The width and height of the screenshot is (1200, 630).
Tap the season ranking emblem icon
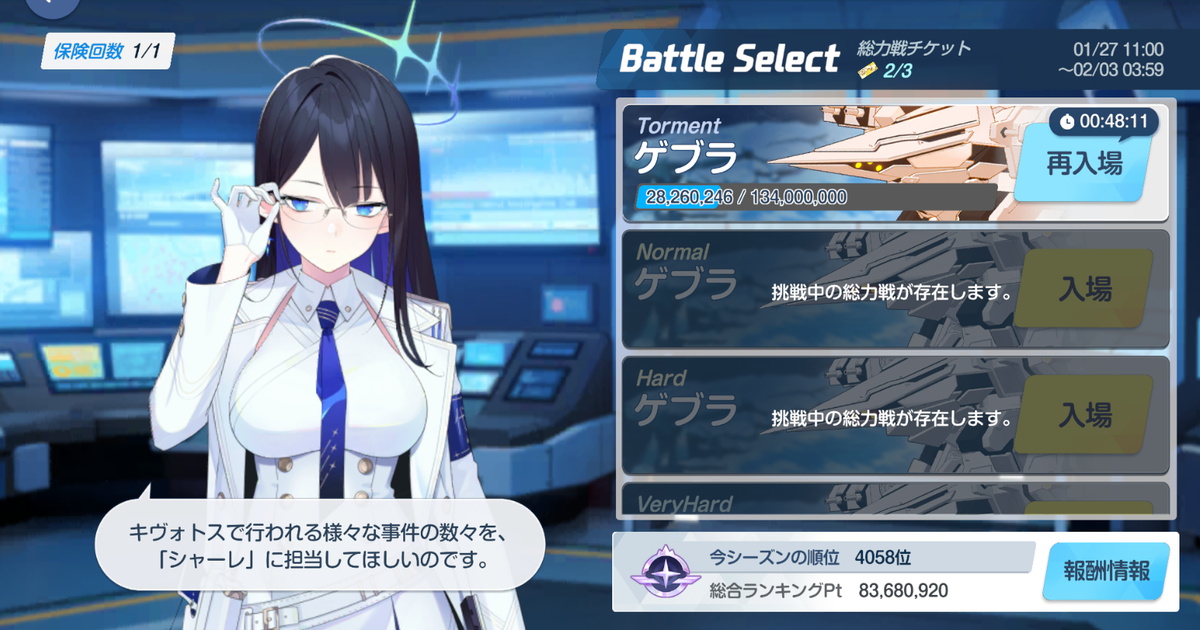pos(659,571)
